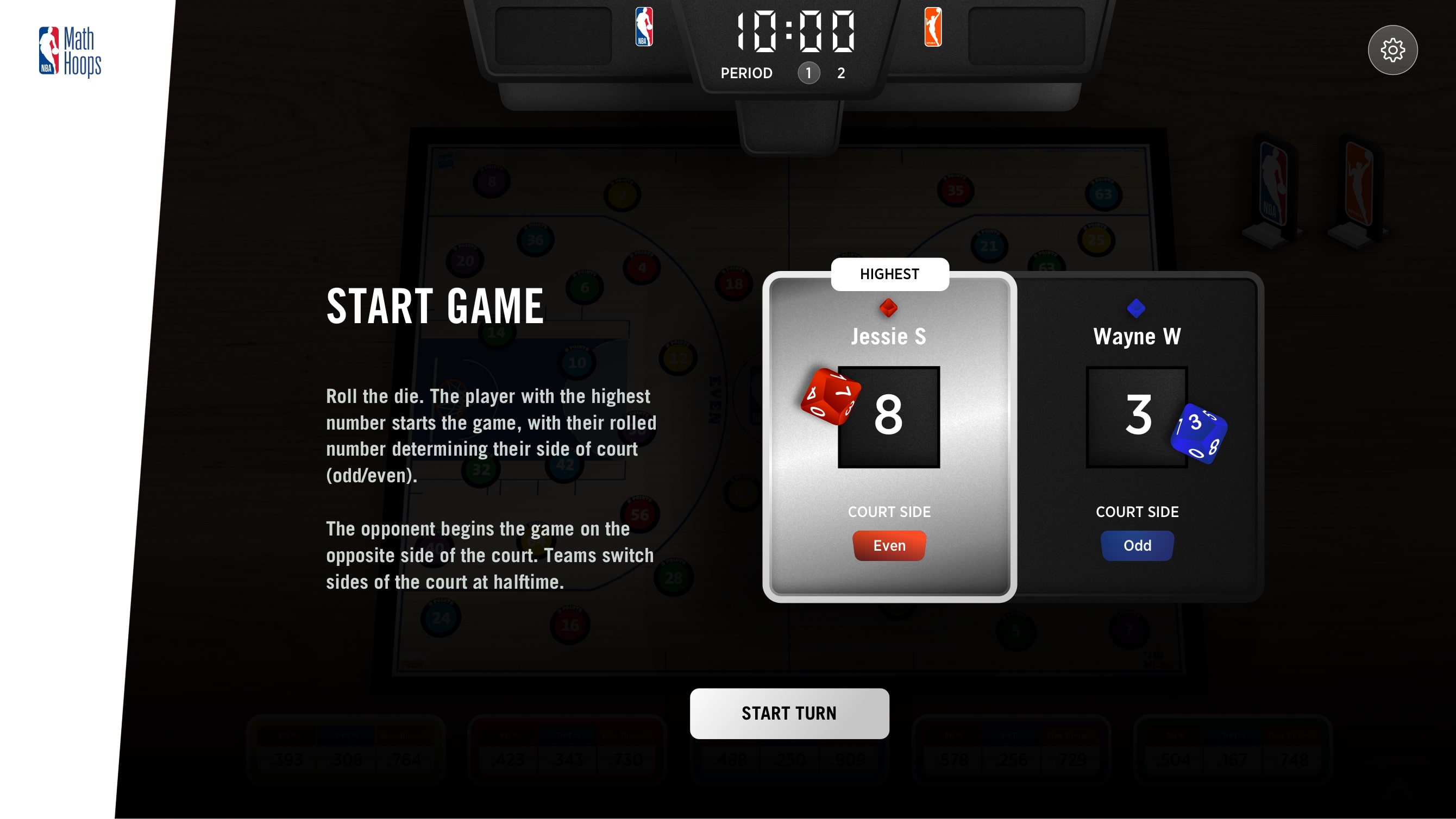Click the Odd court side badge

(x=1137, y=545)
